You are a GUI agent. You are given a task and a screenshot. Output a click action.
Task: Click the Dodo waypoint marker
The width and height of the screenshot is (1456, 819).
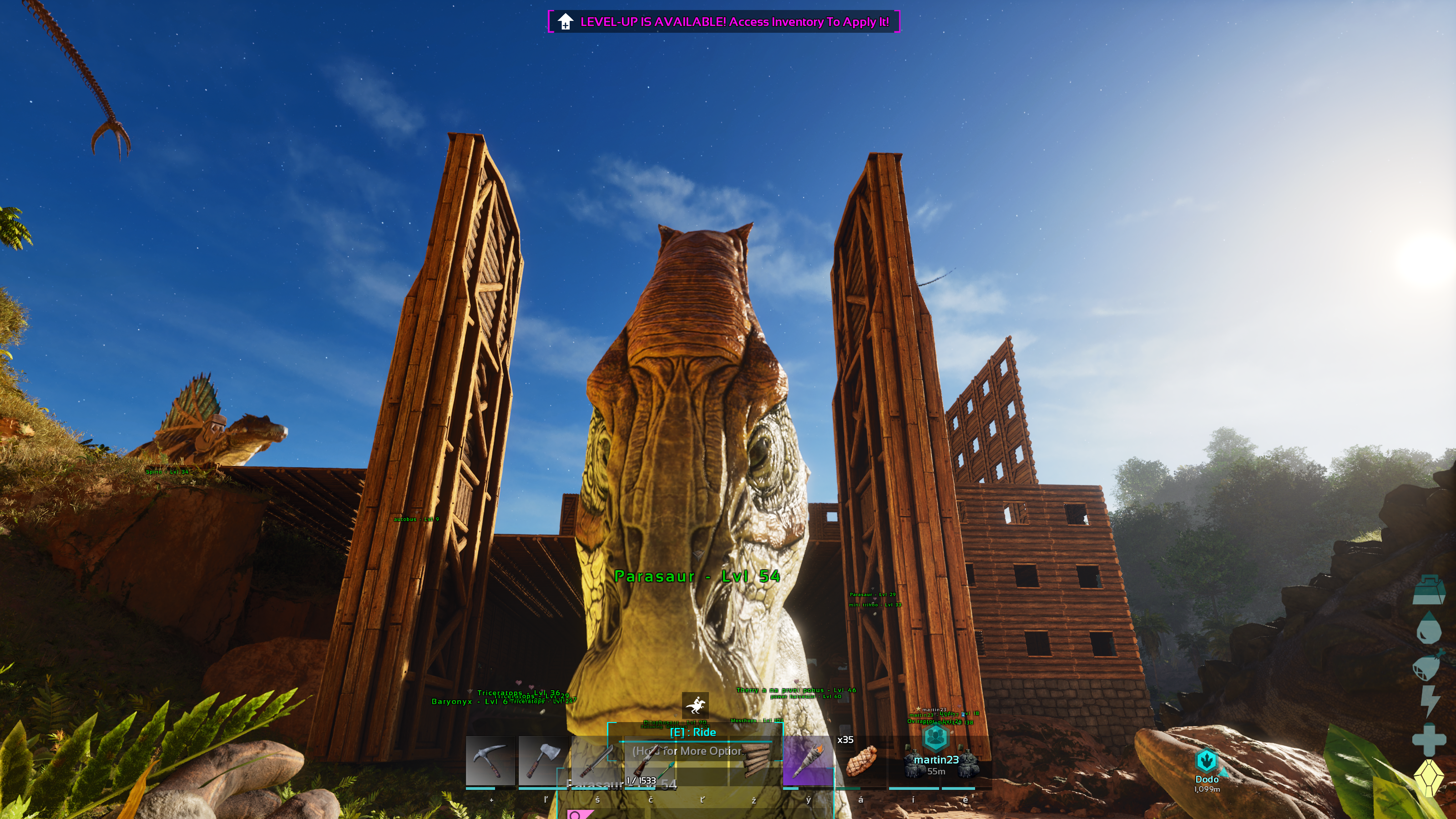[1206, 761]
